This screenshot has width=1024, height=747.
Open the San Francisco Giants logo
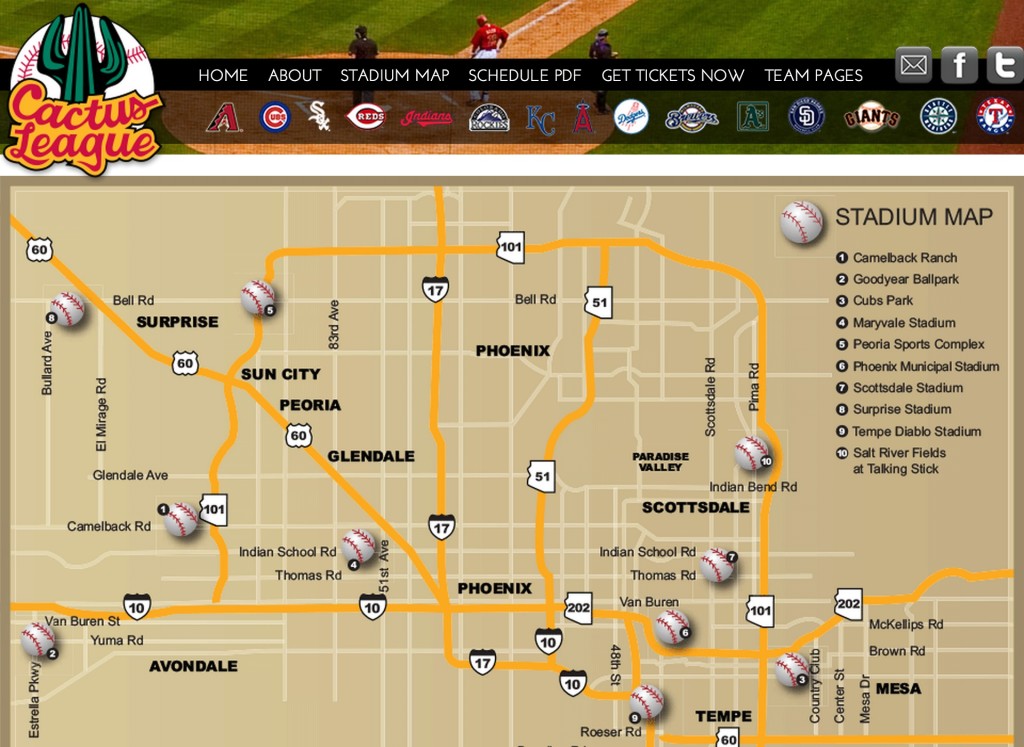(x=872, y=117)
